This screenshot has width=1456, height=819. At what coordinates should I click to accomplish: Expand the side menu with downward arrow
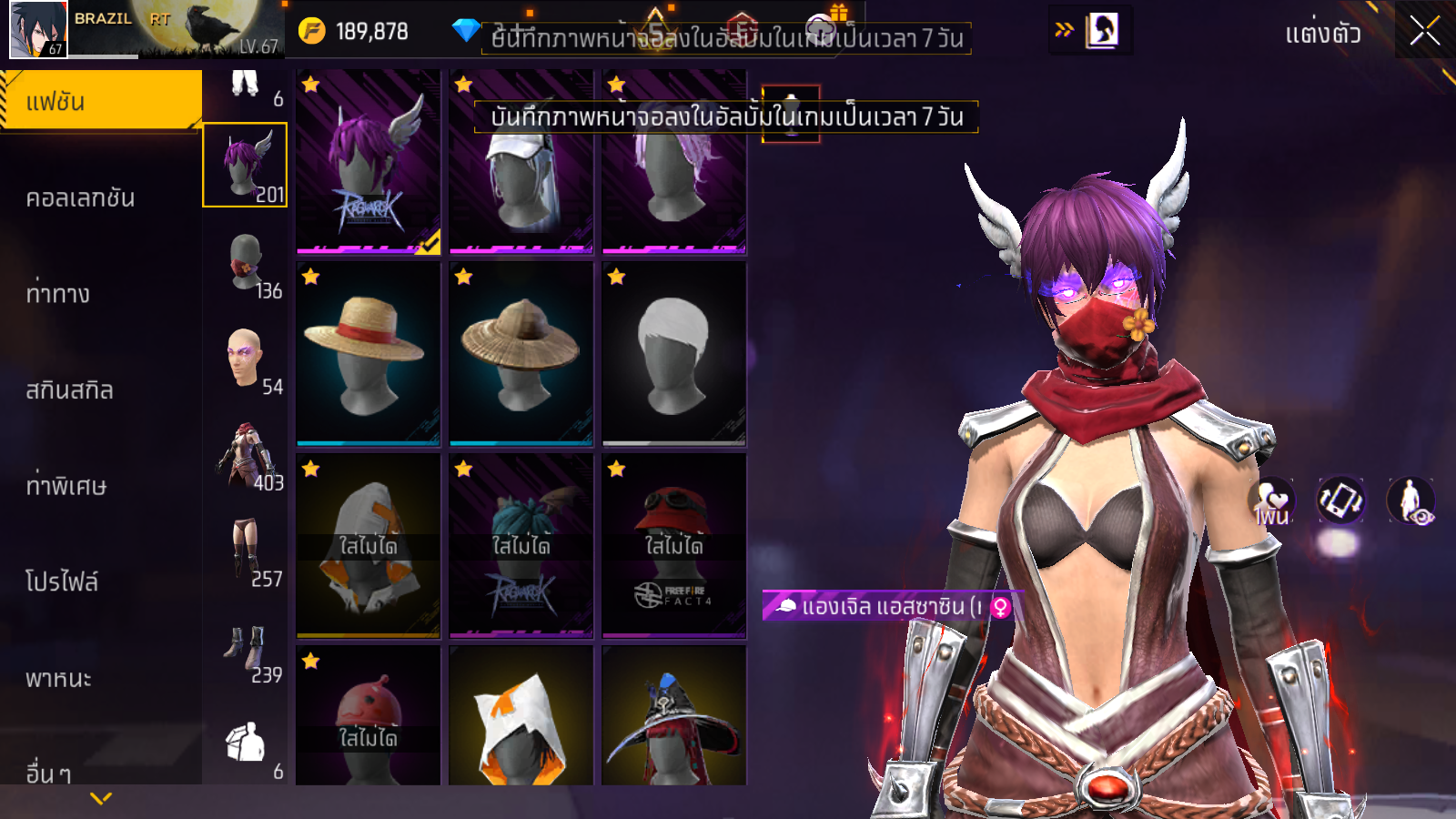[x=101, y=798]
